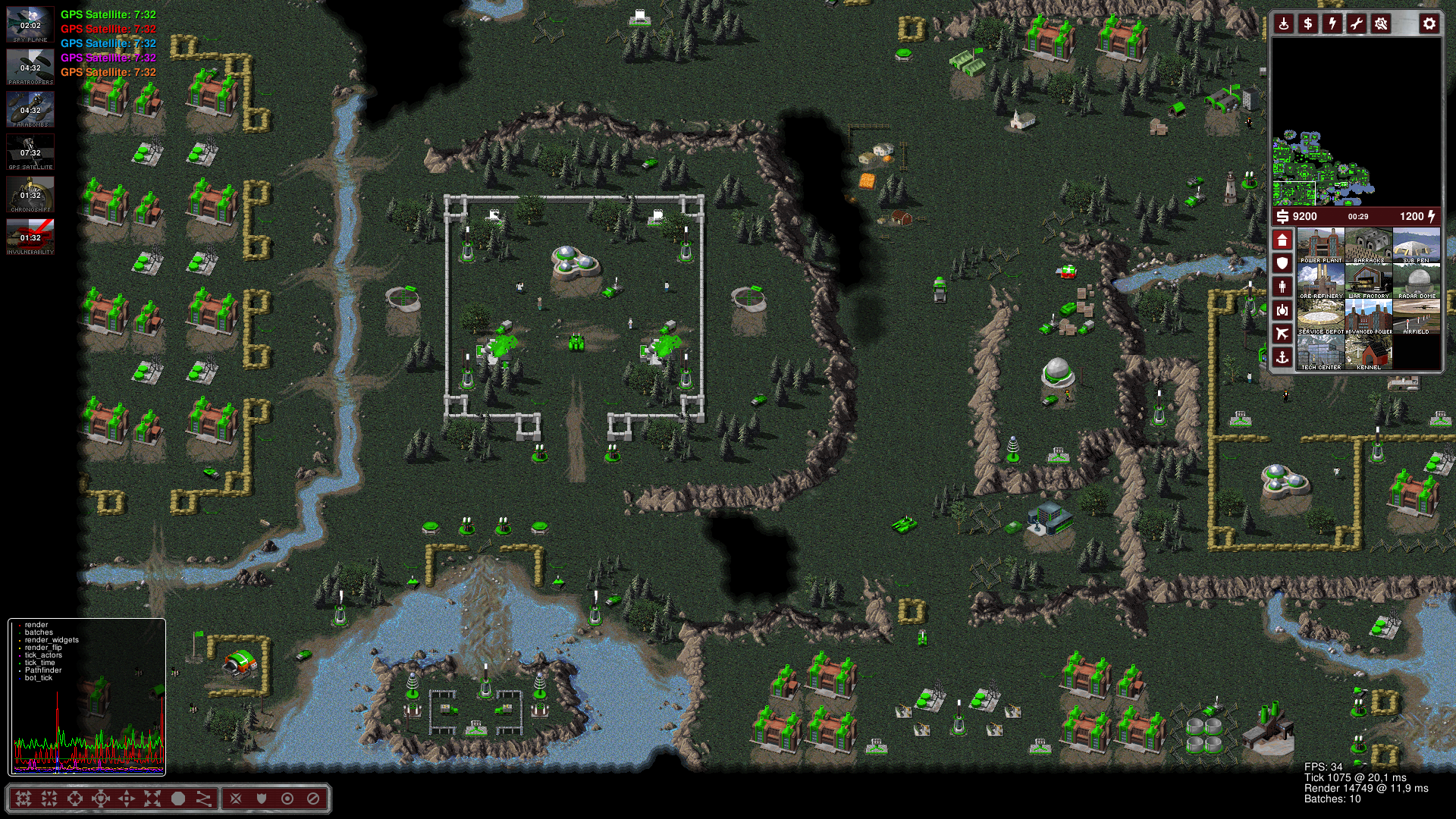Select the Tech Center build icon
Image resolution: width=1456 pixels, height=819 pixels.
tap(1321, 353)
